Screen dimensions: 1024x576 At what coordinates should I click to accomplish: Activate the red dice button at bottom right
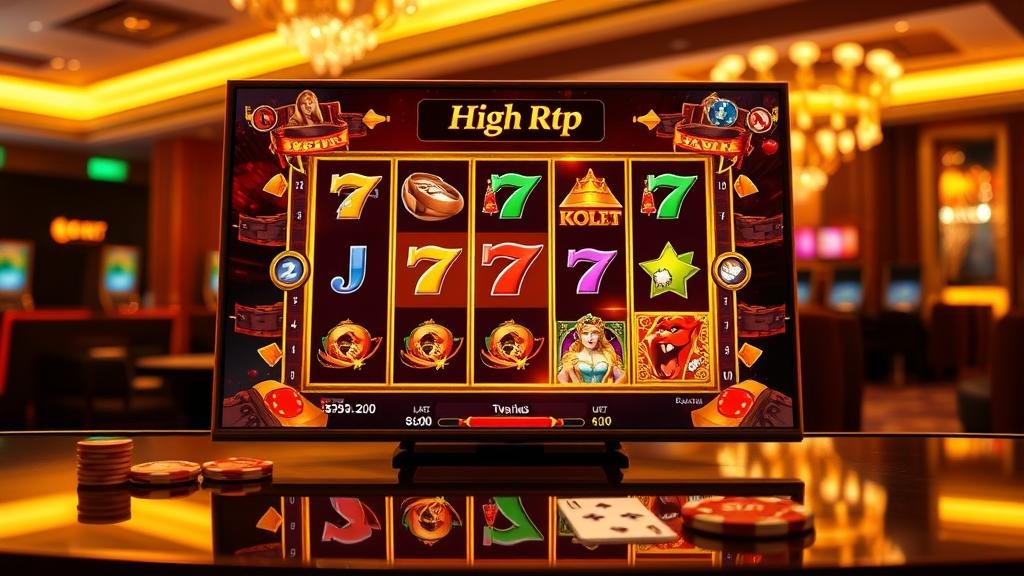click(x=736, y=402)
